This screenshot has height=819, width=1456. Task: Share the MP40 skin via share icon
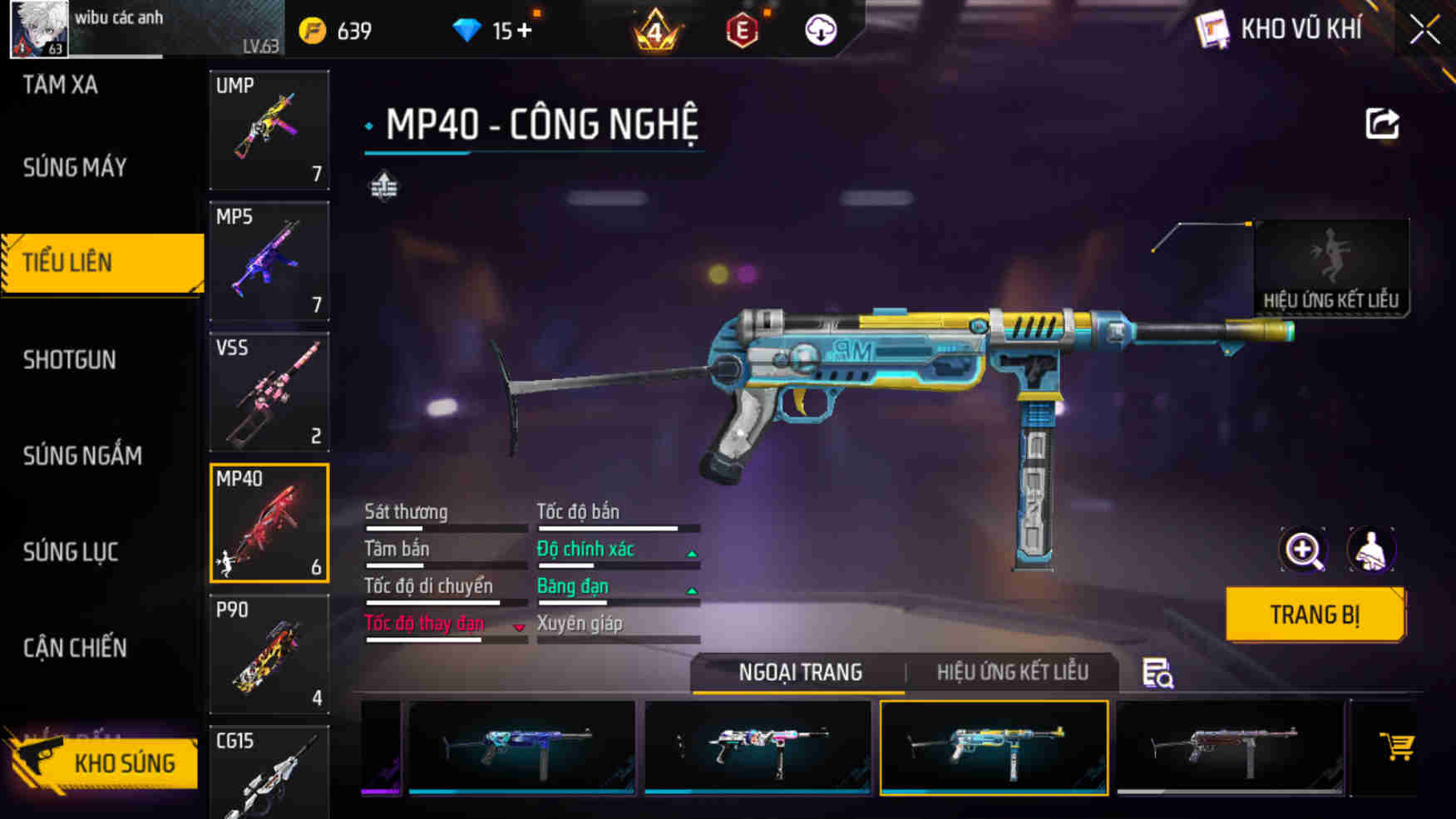[x=1382, y=125]
